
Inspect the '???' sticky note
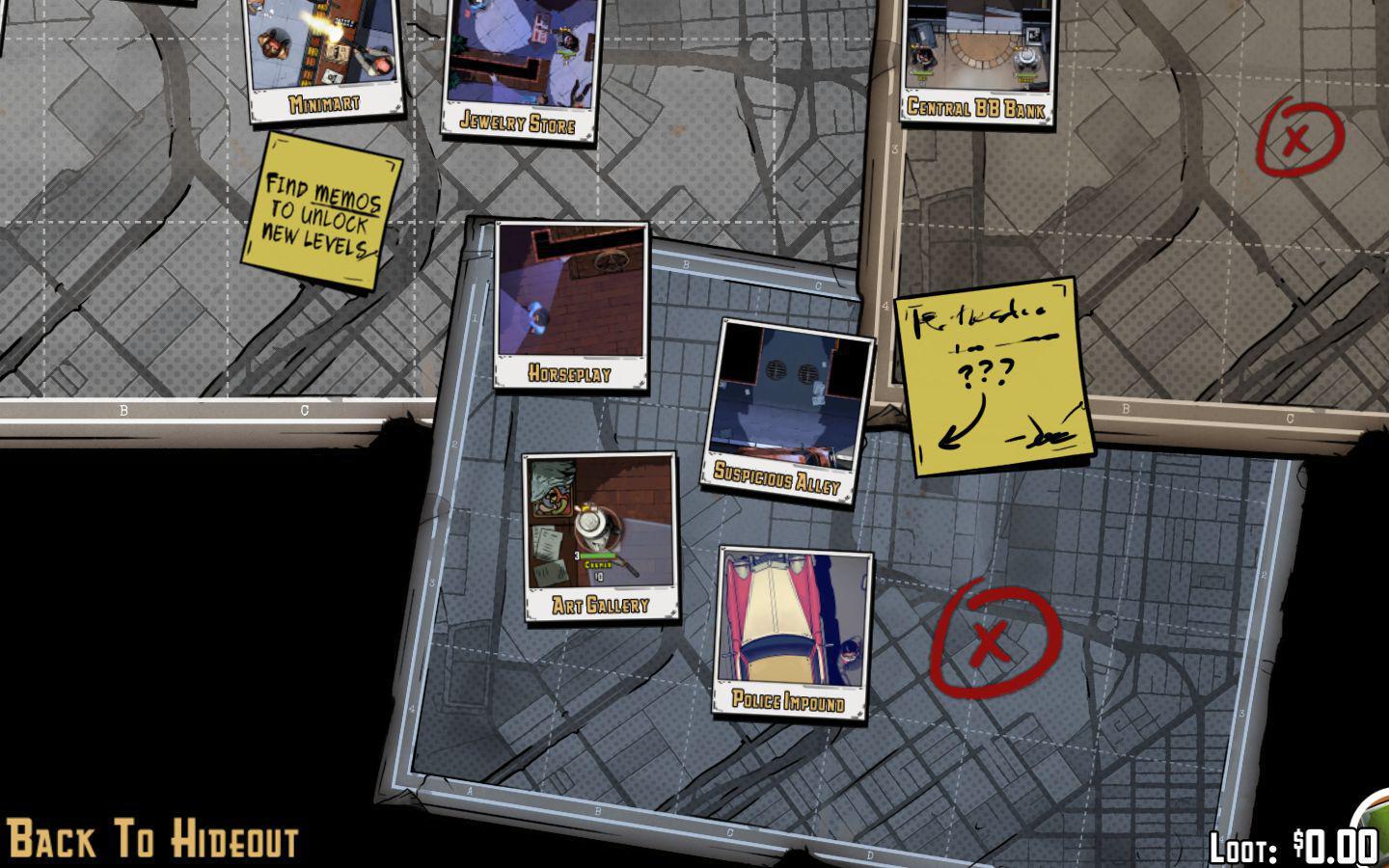coord(994,371)
